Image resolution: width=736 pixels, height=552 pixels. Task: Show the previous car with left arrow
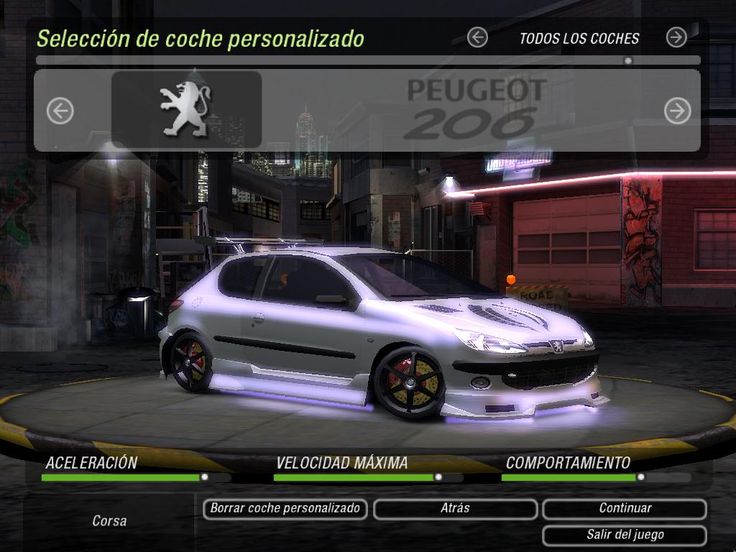pyautogui.click(x=60, y=110)
